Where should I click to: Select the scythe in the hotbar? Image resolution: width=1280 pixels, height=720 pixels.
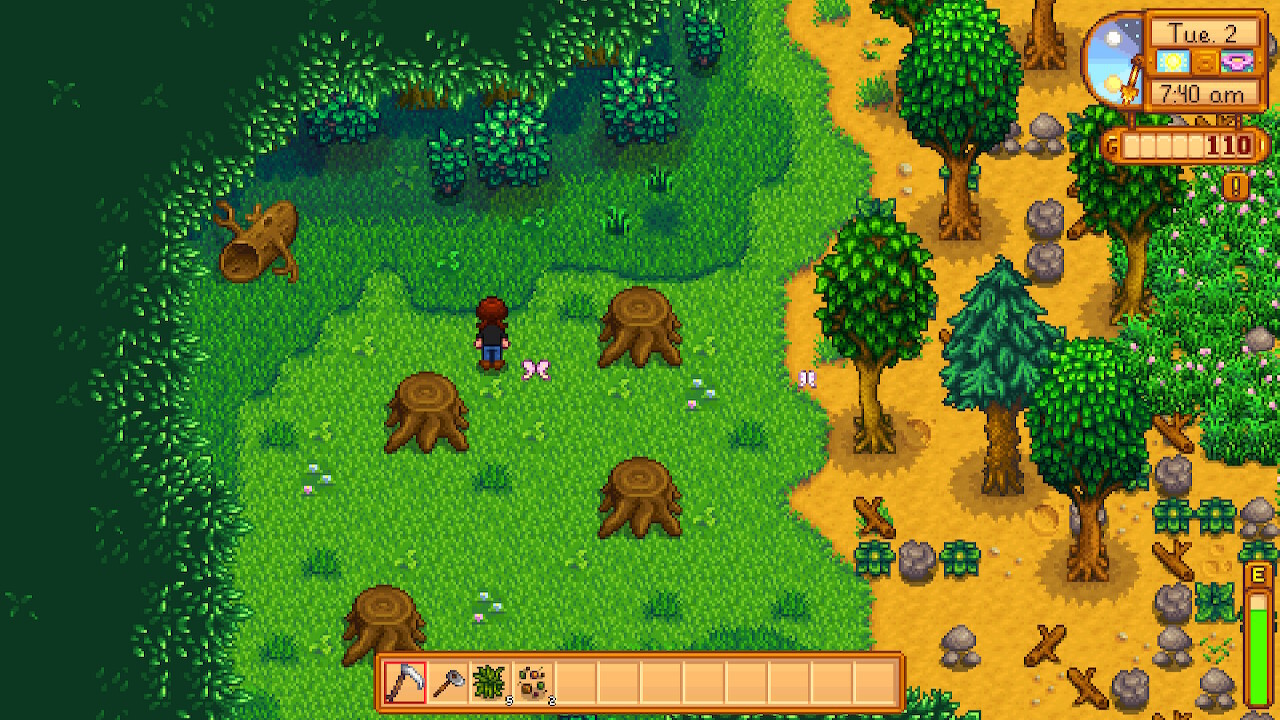coord(405,683)
